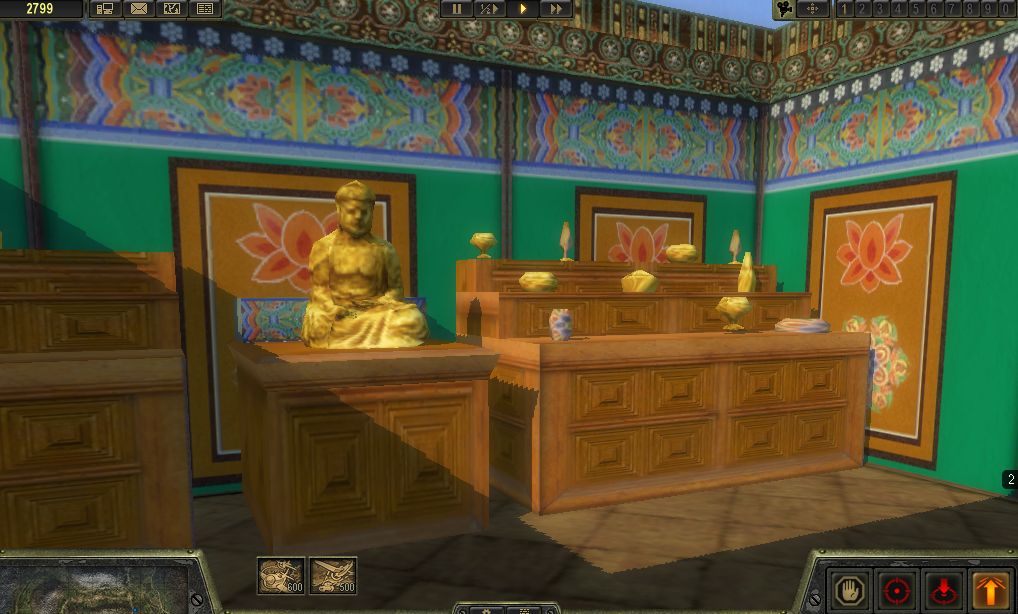Activate the red crosshair attack order
This screenshot has width=1018, height=614.
coord(896,588)
